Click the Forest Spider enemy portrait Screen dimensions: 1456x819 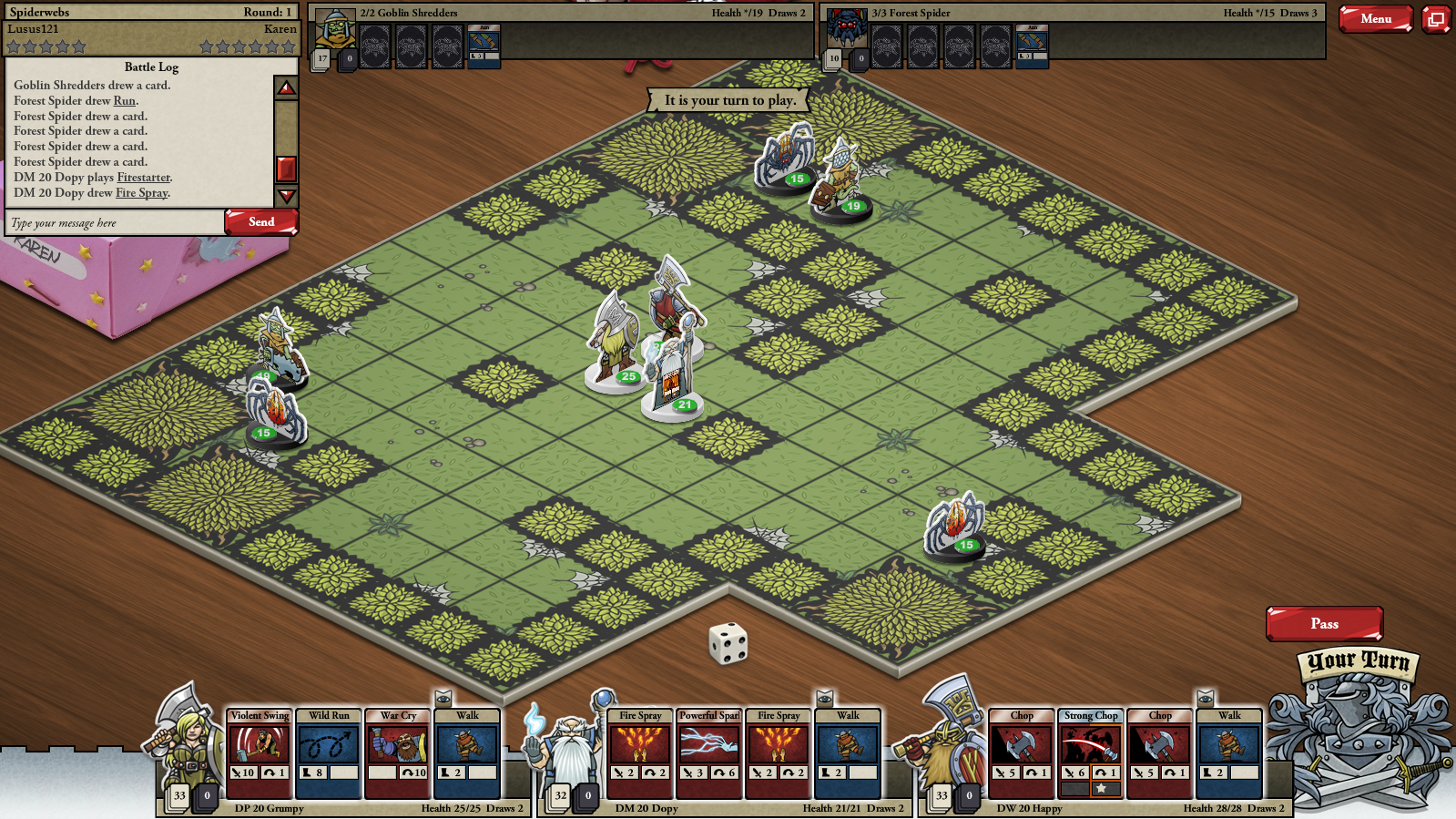coord(847,31)
